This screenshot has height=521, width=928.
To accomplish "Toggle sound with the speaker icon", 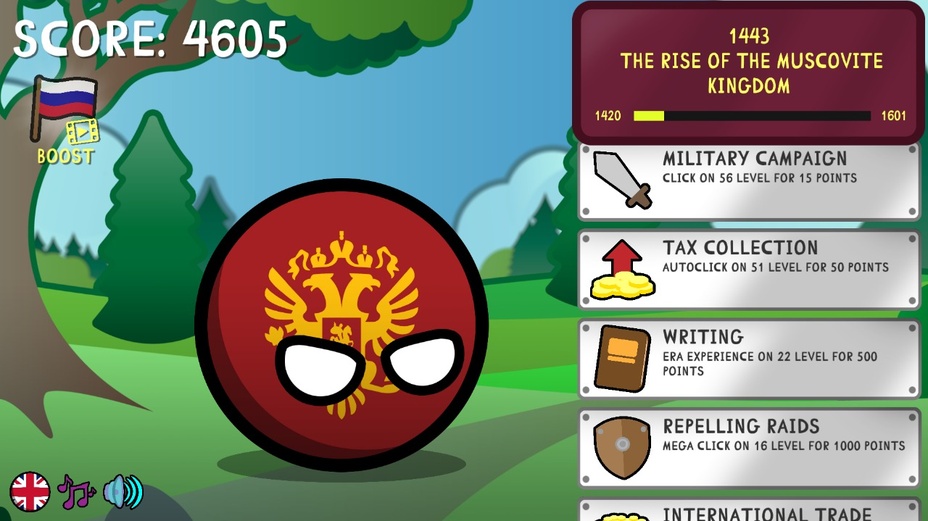I will click(123, 492).
